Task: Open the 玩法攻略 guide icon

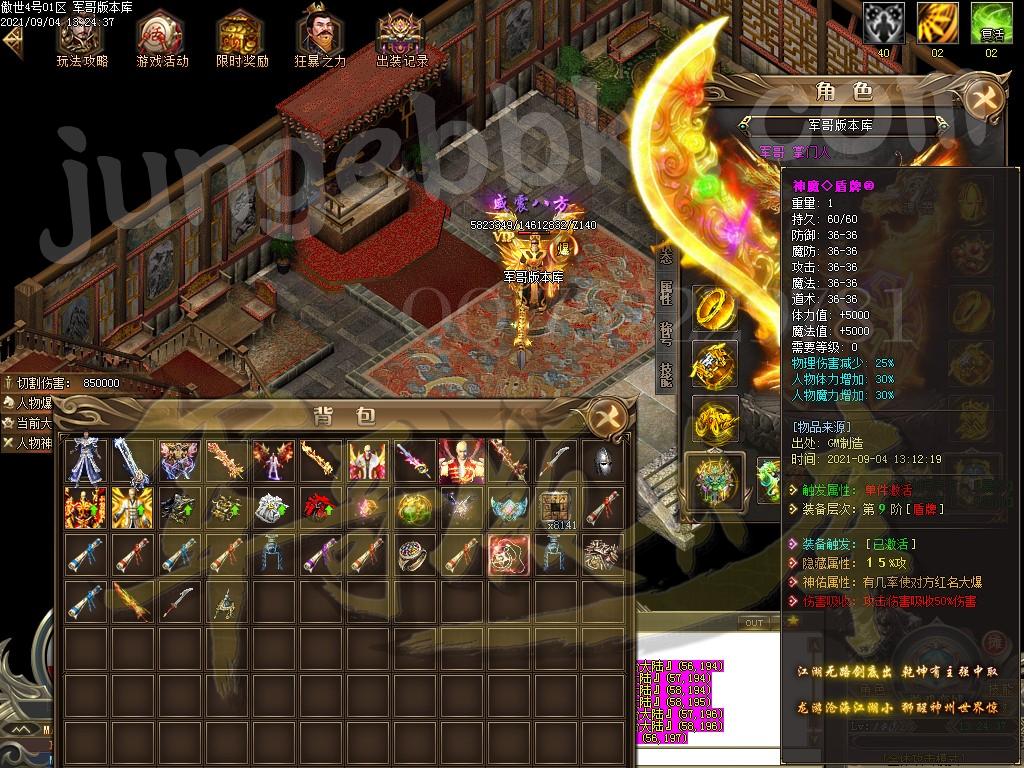Action: coord(82,38)
